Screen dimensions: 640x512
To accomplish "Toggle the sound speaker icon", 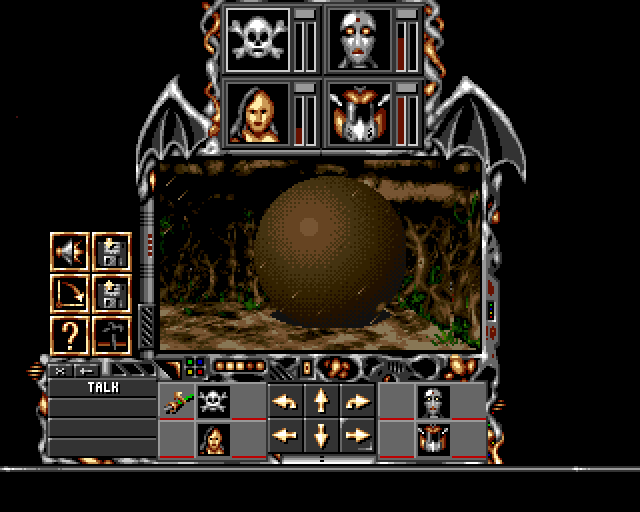I will [70, 253].
